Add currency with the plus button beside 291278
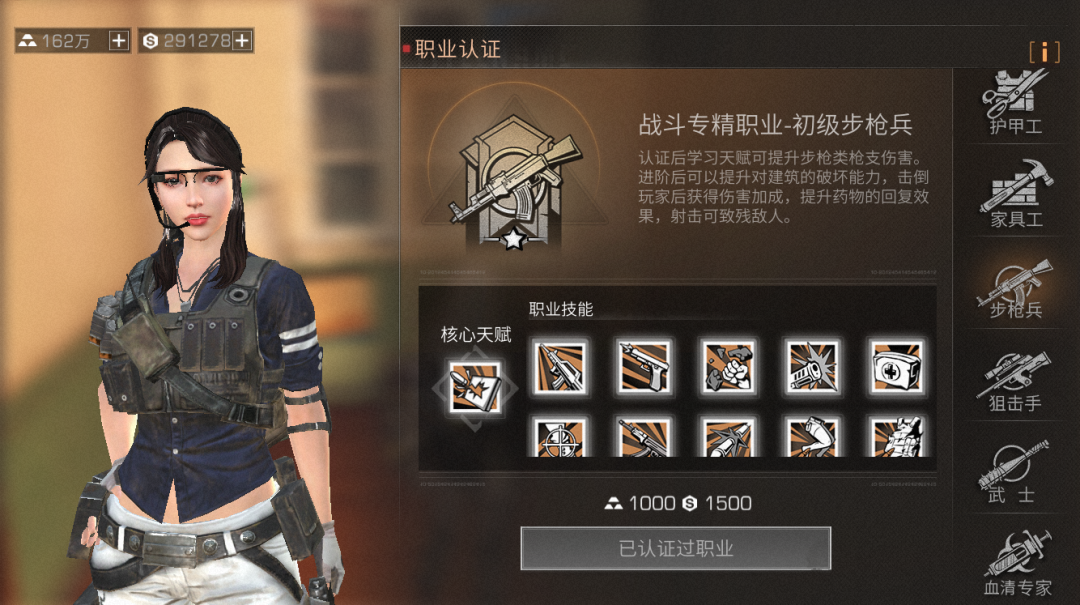The height and width of the screenshot is (605, 1080). (x=242, y=41)
